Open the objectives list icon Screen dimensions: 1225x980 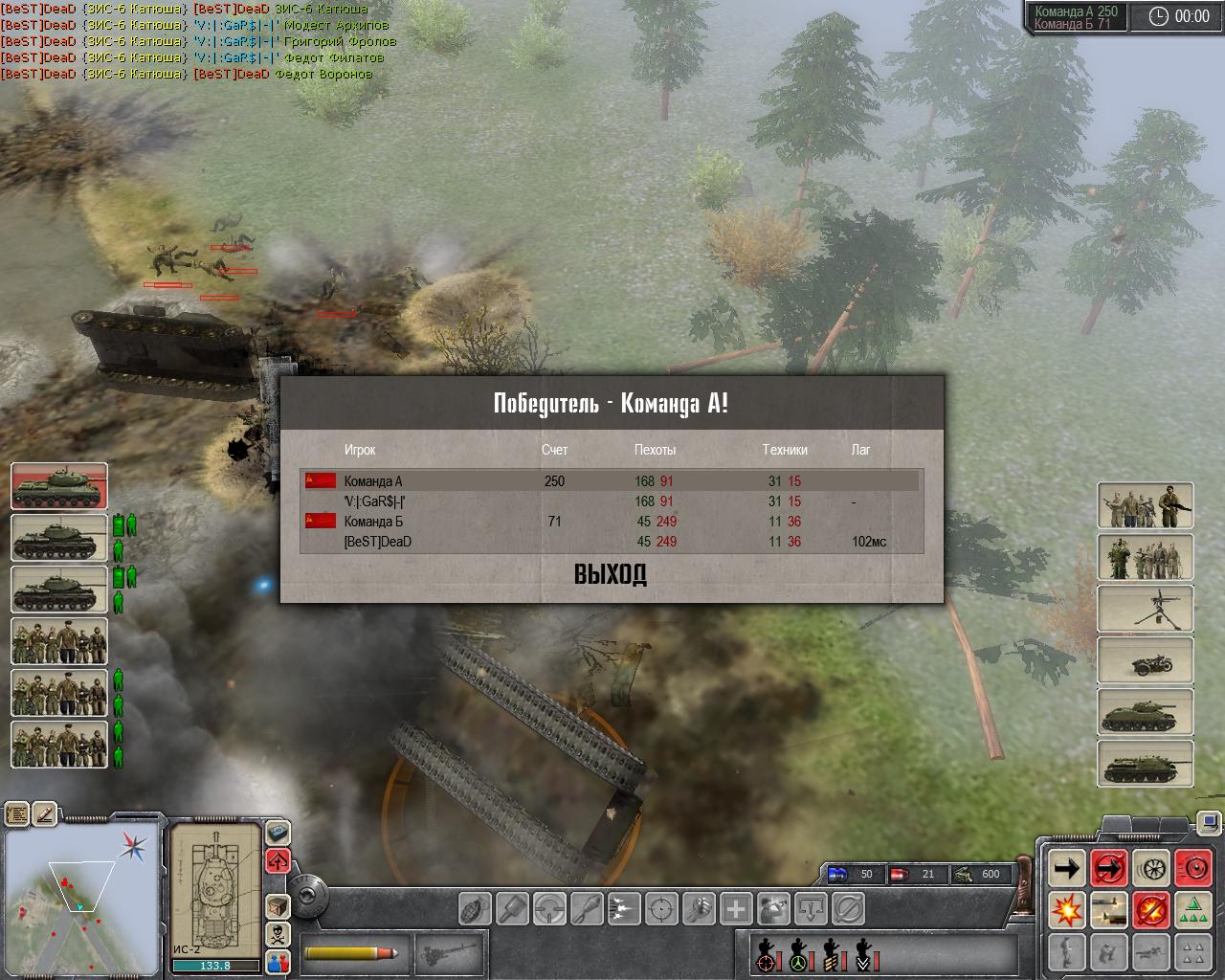(x=17, y=814)
